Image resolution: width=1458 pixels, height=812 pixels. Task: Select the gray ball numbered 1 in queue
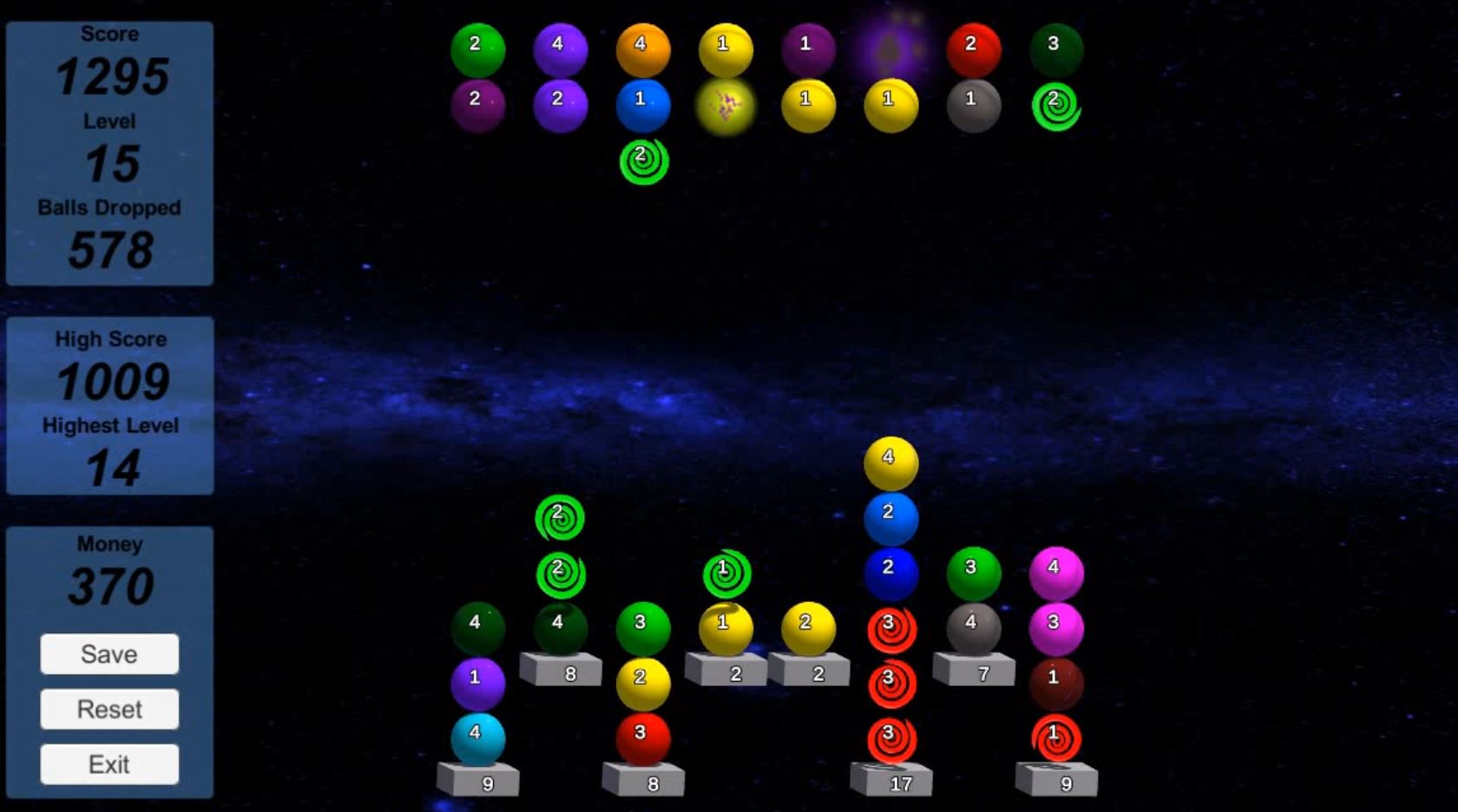click(x=972, y=101)
